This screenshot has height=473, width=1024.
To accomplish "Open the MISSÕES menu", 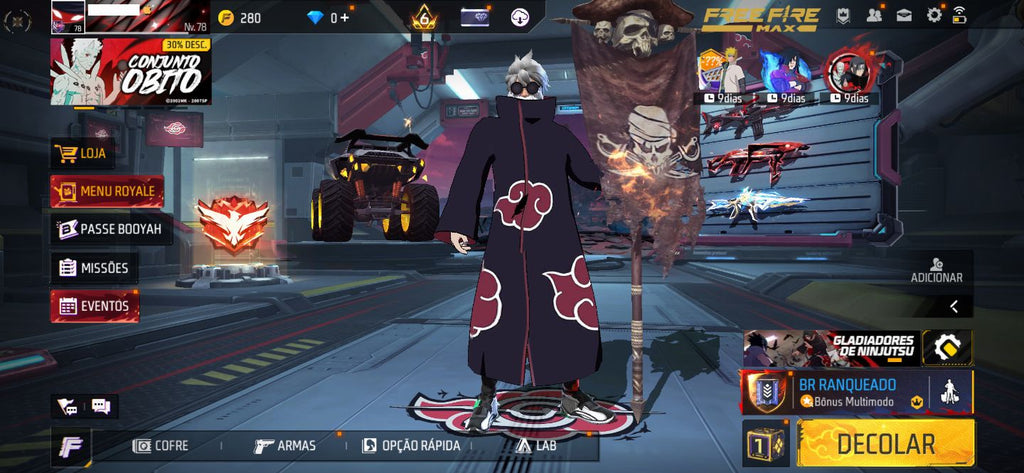I will pyautogui.click(x=95, y=268).
